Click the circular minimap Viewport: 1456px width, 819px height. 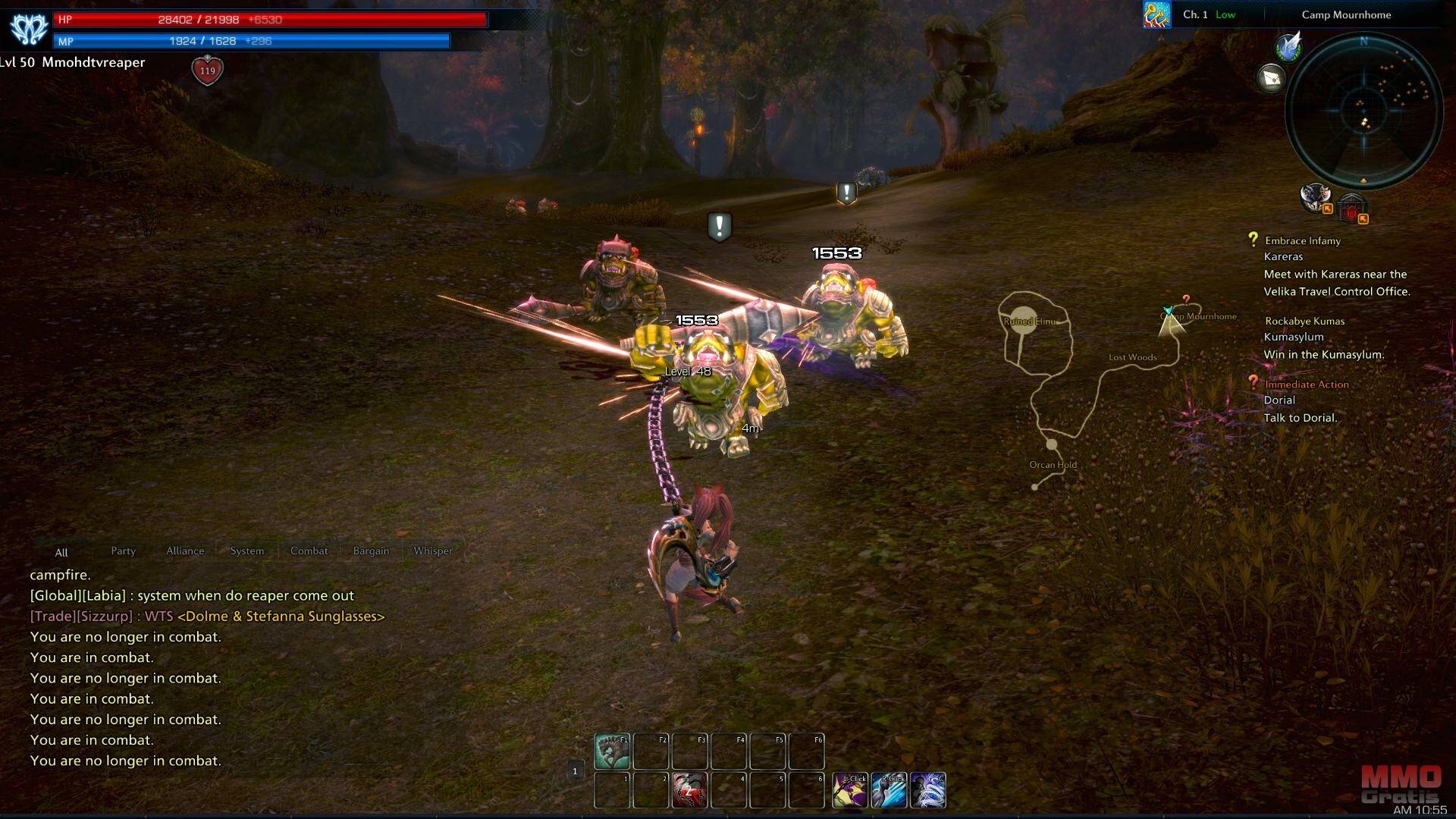(1363, 111)
